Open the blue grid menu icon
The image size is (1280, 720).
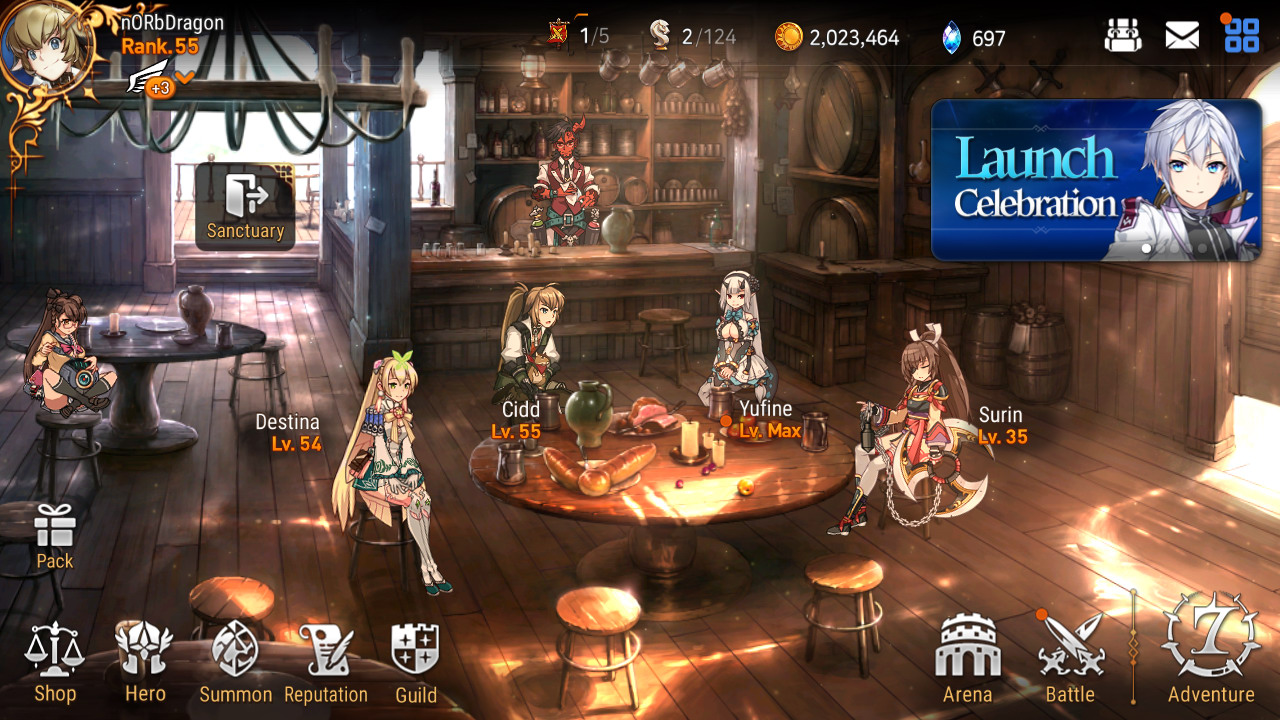coord(1241,35)
